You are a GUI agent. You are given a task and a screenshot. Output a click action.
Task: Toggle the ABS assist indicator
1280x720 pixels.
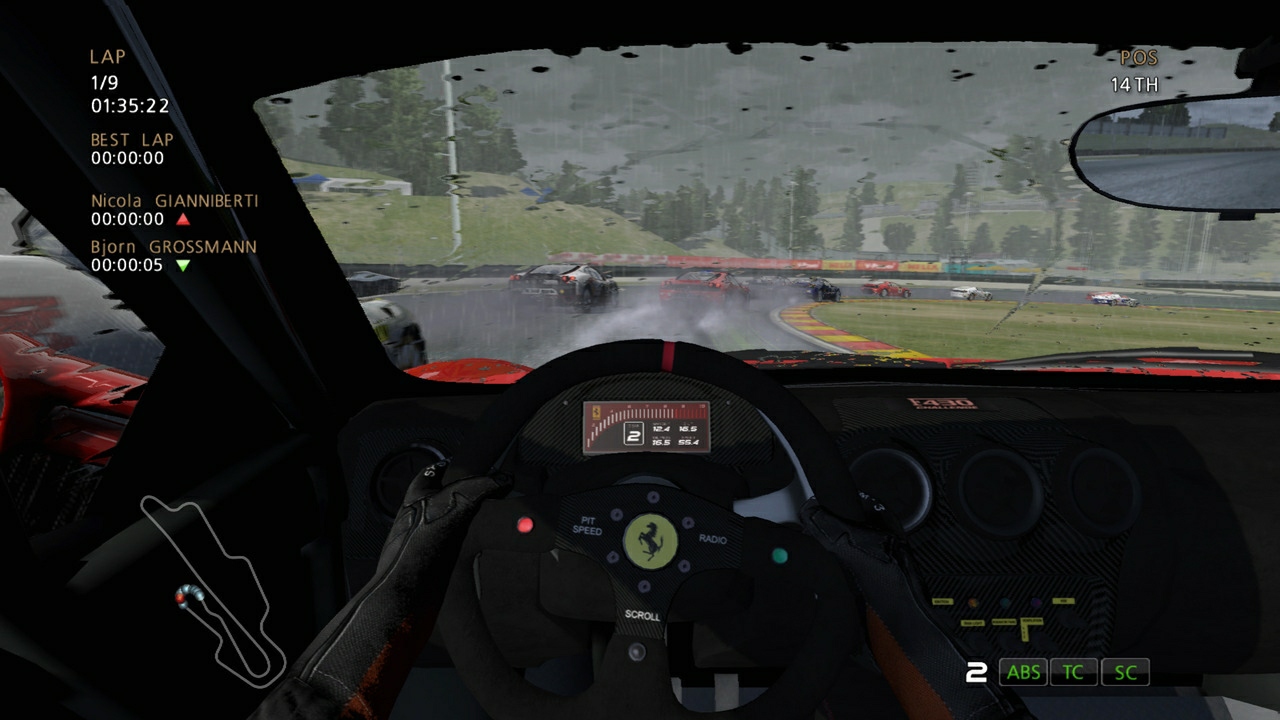click(1023, 672)
